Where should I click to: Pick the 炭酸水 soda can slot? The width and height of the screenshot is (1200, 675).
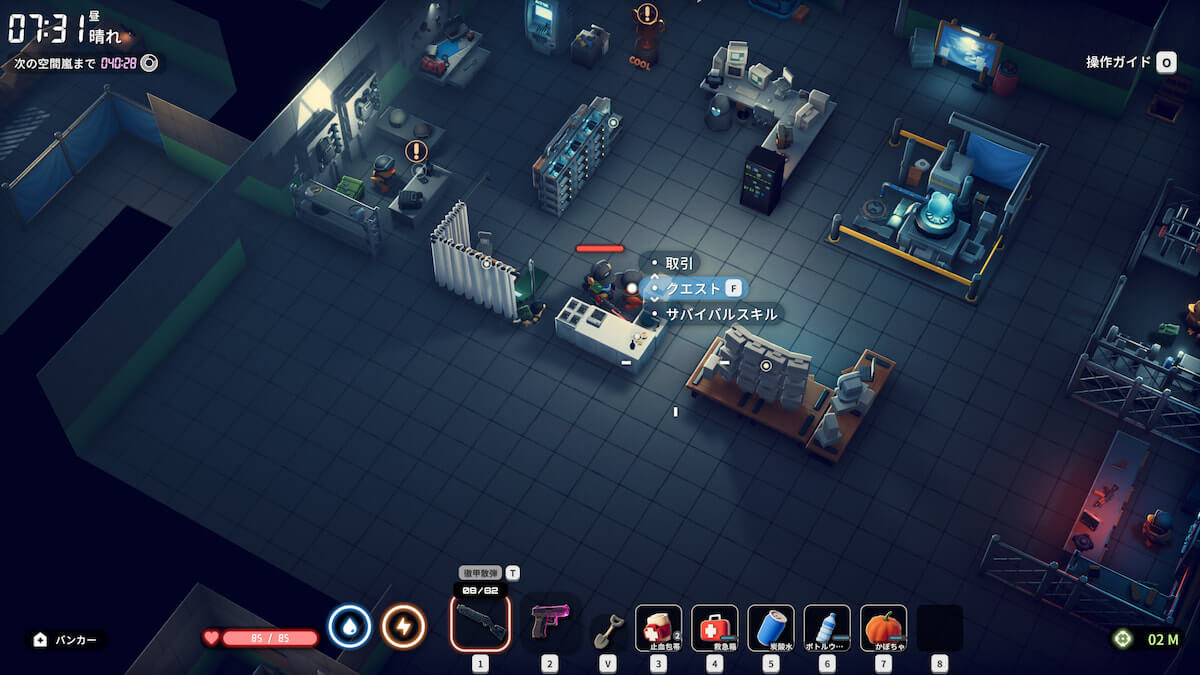771,628
